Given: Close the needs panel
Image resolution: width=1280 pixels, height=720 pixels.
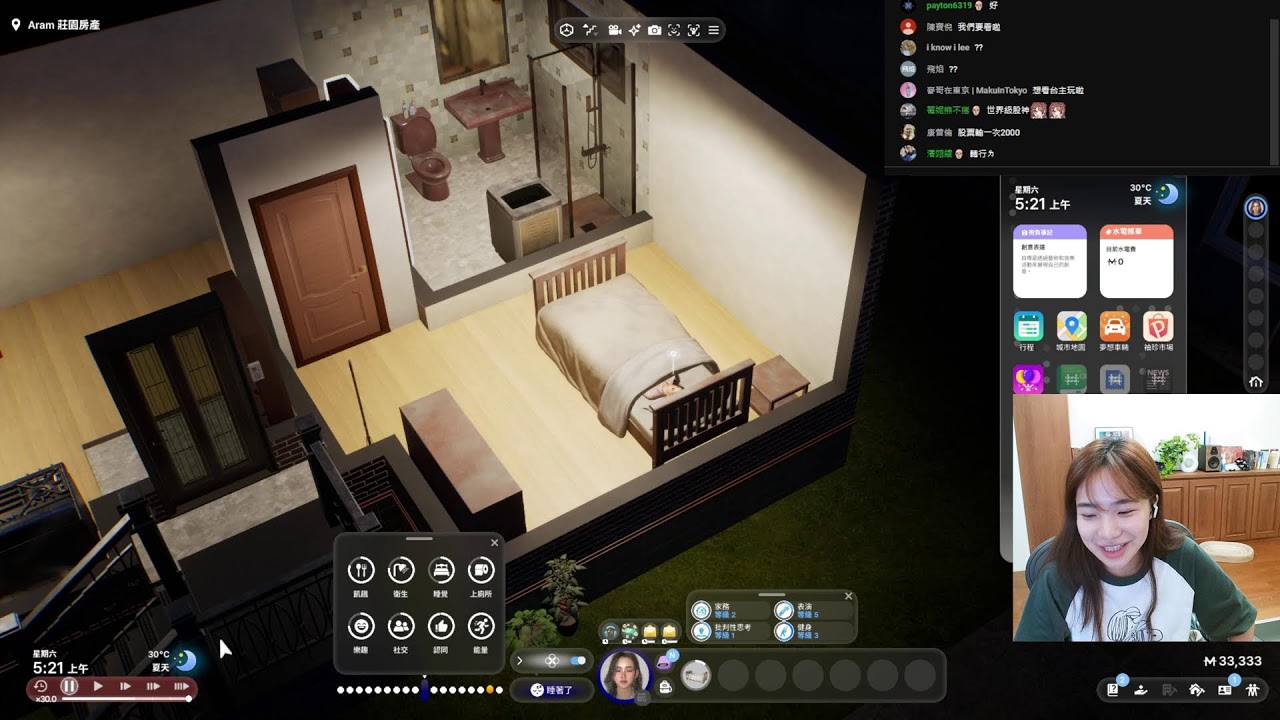Looking at the screenshot, I should (x=494, y=543).
